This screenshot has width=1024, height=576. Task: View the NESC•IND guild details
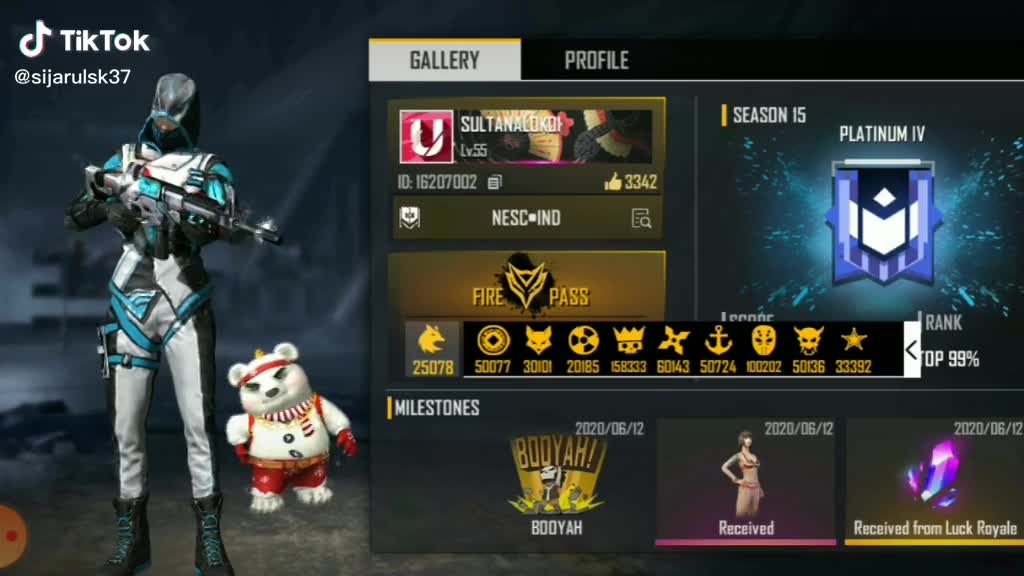point(641,218)
